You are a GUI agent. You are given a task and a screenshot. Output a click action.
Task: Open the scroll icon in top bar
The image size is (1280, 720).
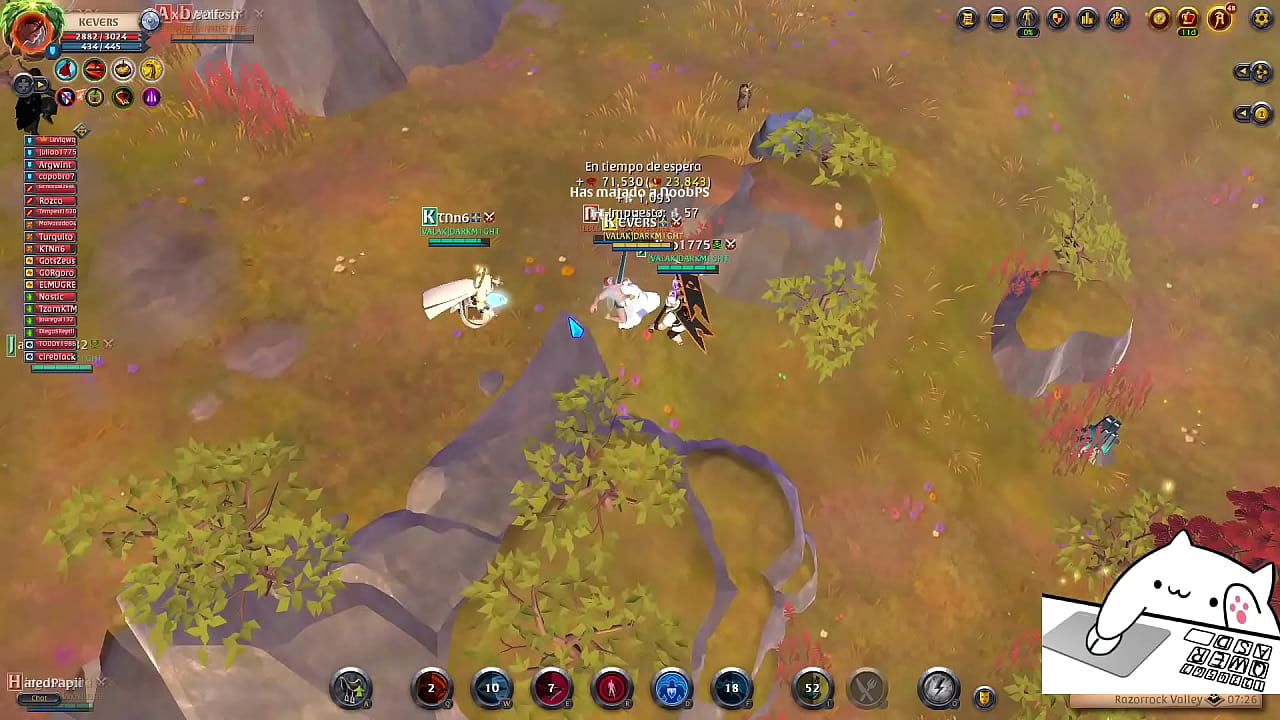(x=967, y=18)
